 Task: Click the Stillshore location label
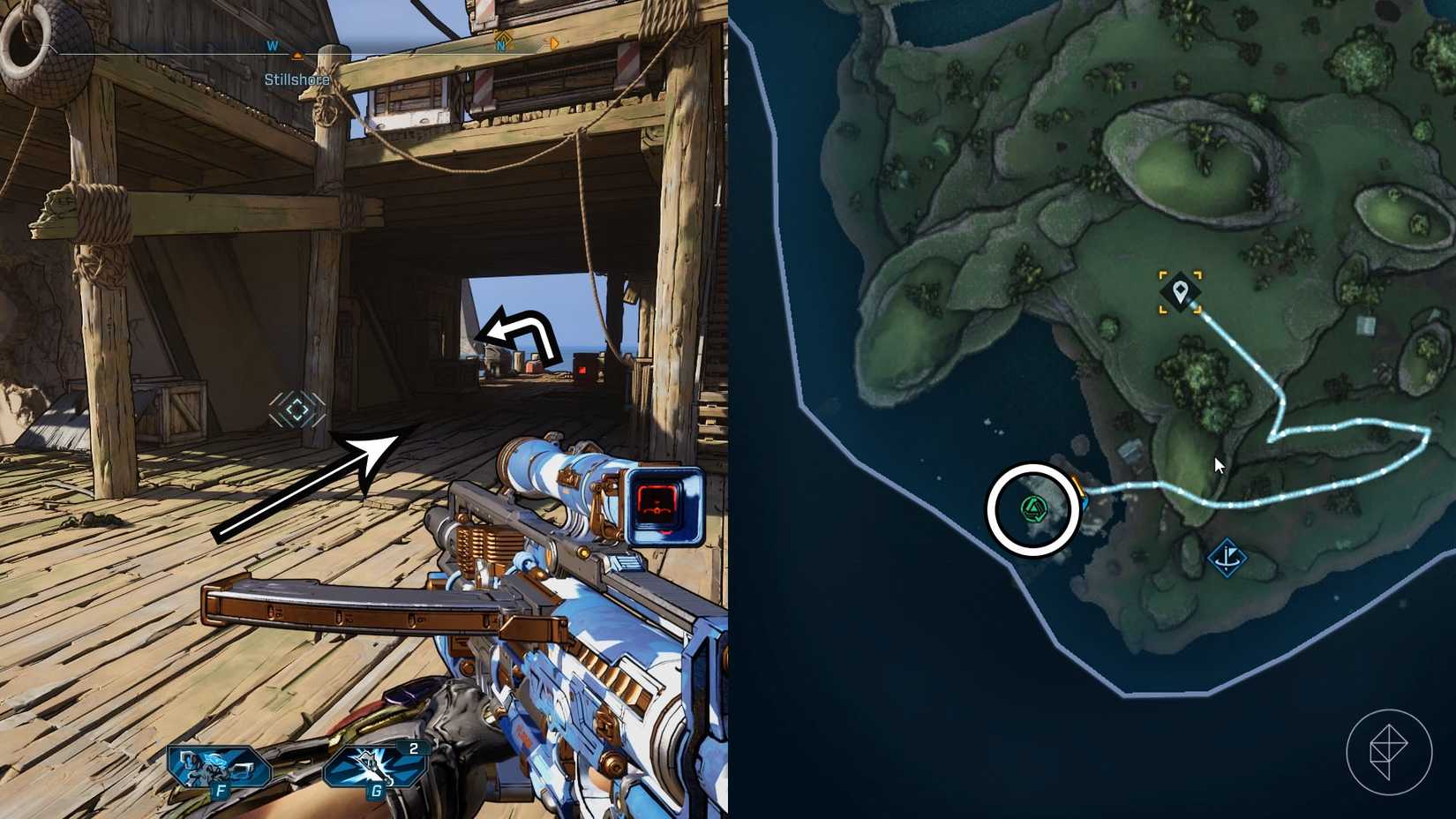pos(296,79)
